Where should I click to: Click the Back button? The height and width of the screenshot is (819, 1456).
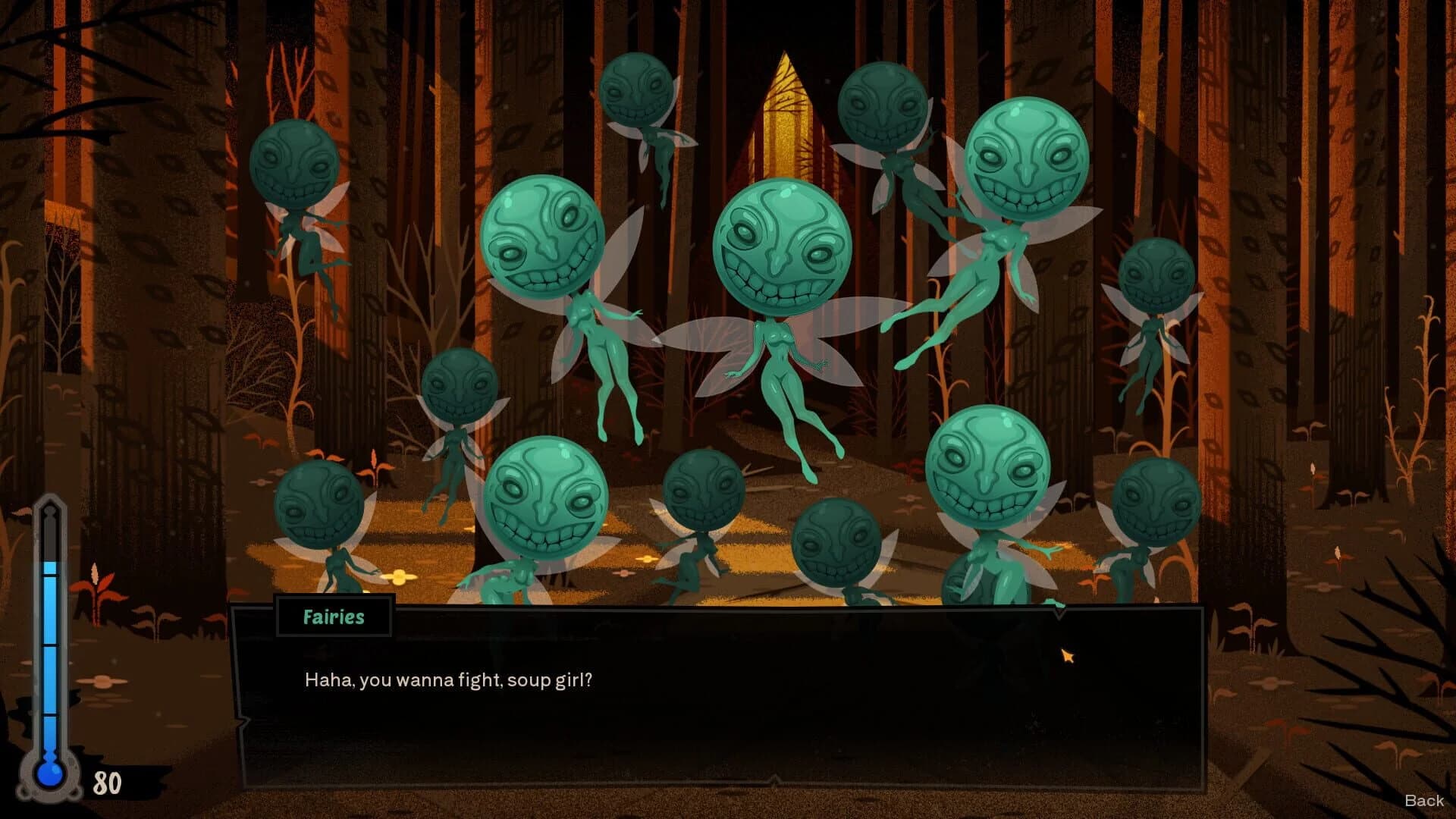coord(1424,800)
